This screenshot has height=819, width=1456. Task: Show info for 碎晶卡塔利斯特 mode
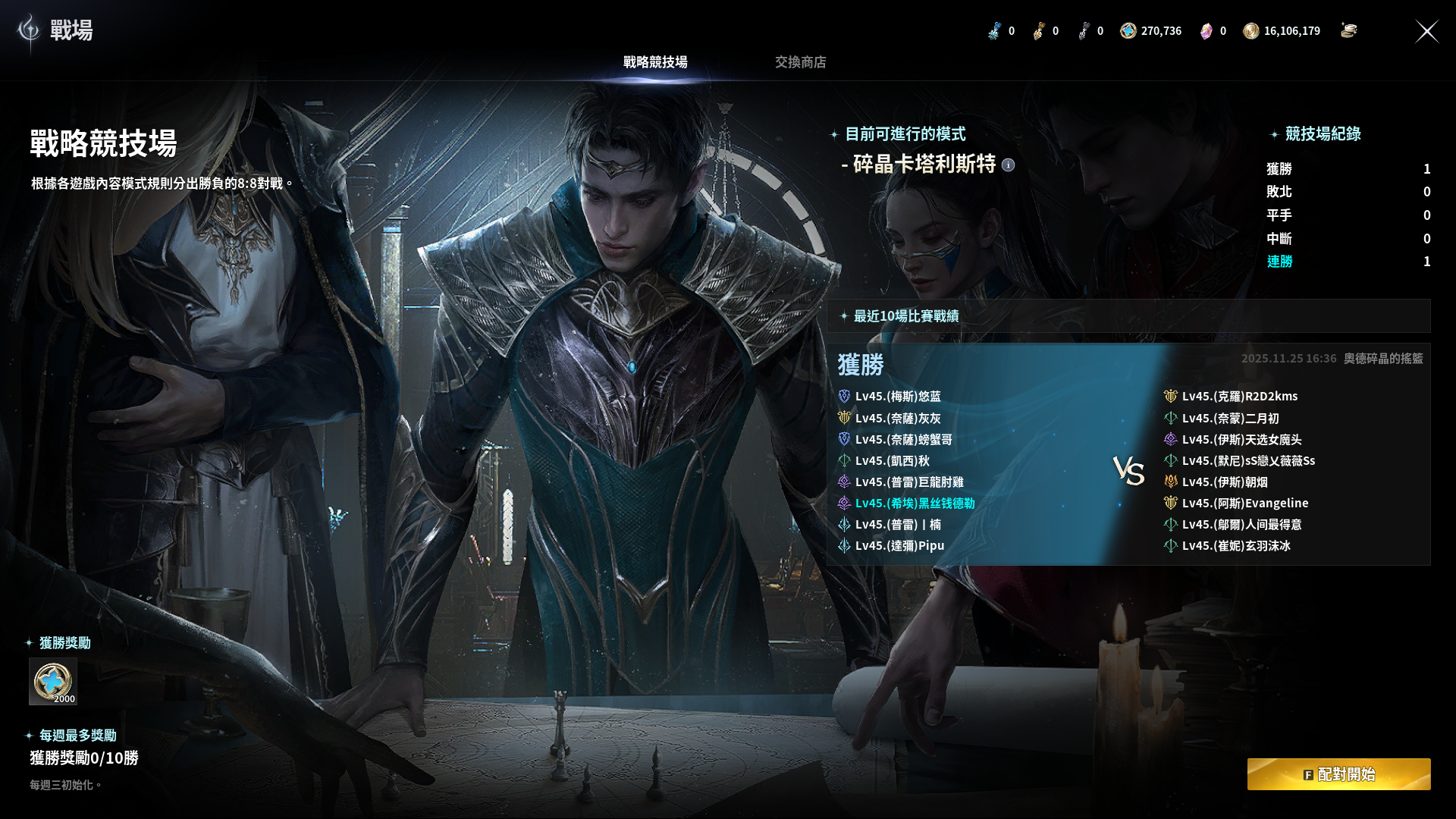tap(1008, 165)
